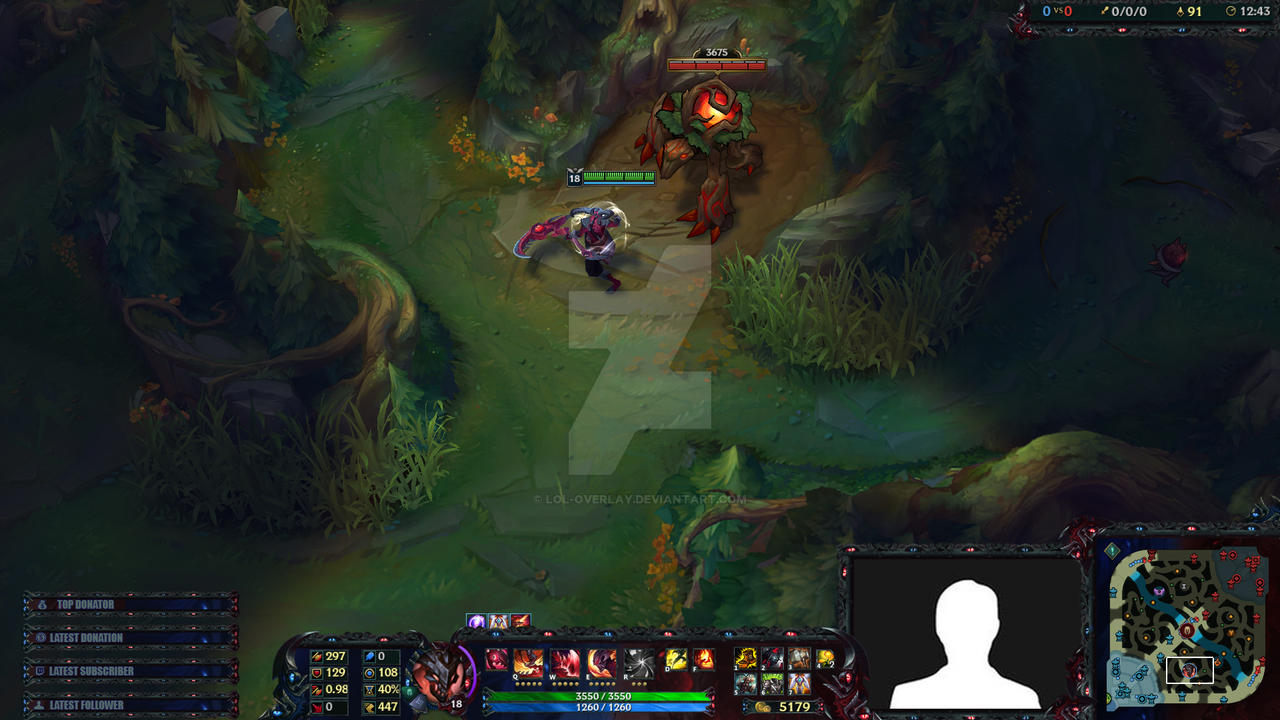Use the summoner spell in slot D

point(676,660)
